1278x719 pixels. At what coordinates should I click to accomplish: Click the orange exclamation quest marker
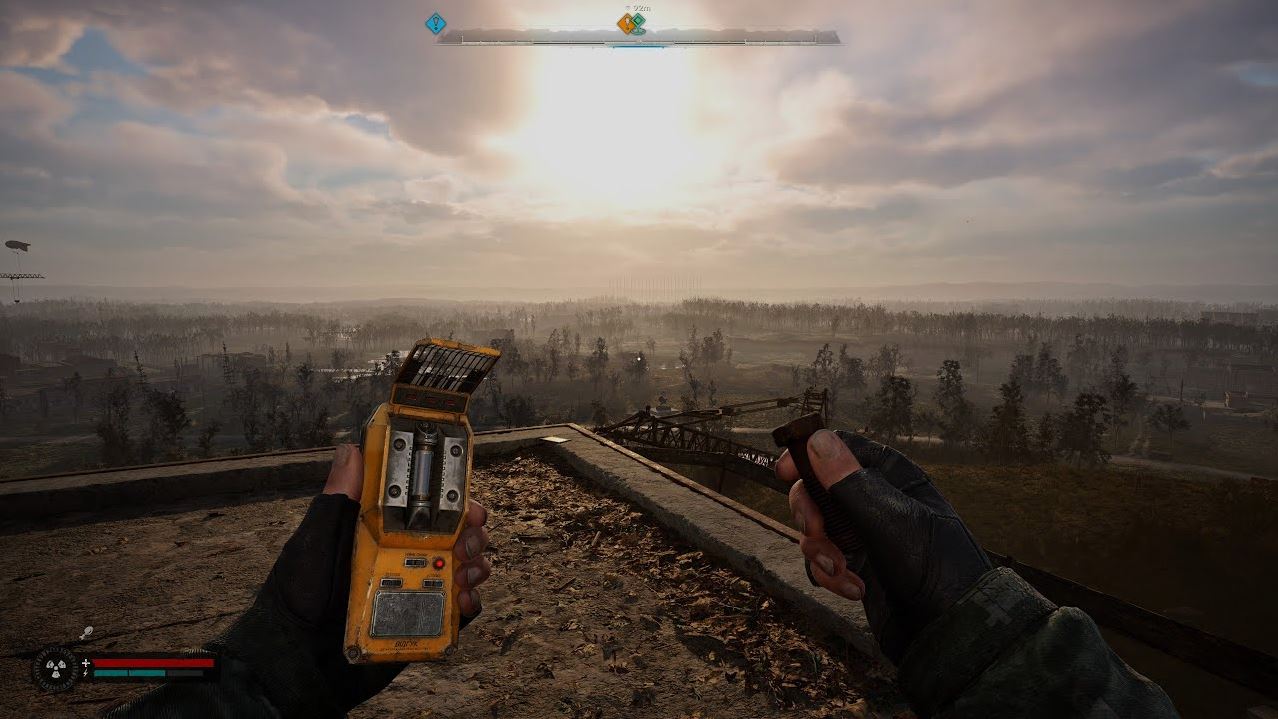[626, 23]
